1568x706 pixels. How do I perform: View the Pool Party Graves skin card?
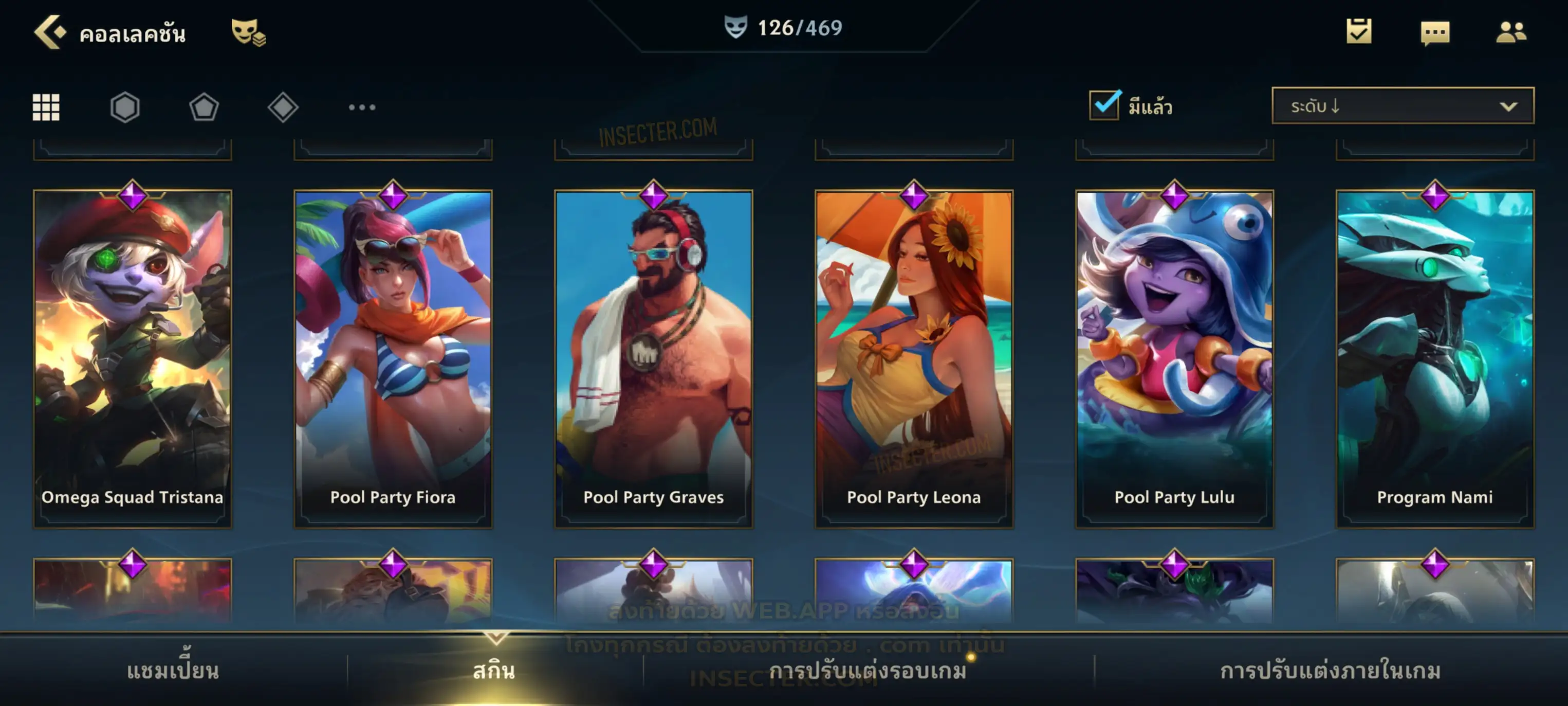pyautogui.click(x=654, y=358)
